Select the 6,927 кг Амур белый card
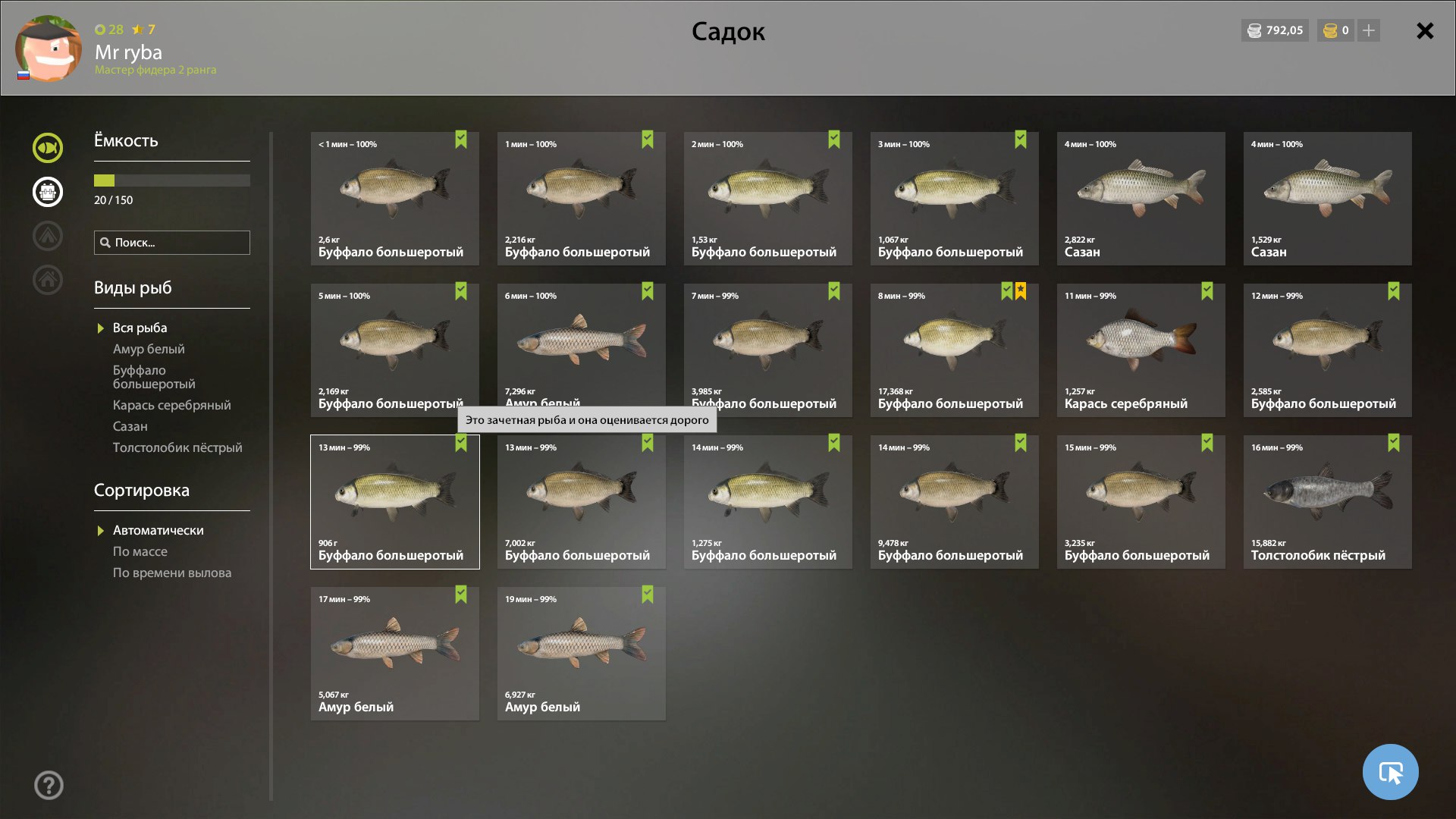This screenshot has height=819, width=1456. point(581,653)
